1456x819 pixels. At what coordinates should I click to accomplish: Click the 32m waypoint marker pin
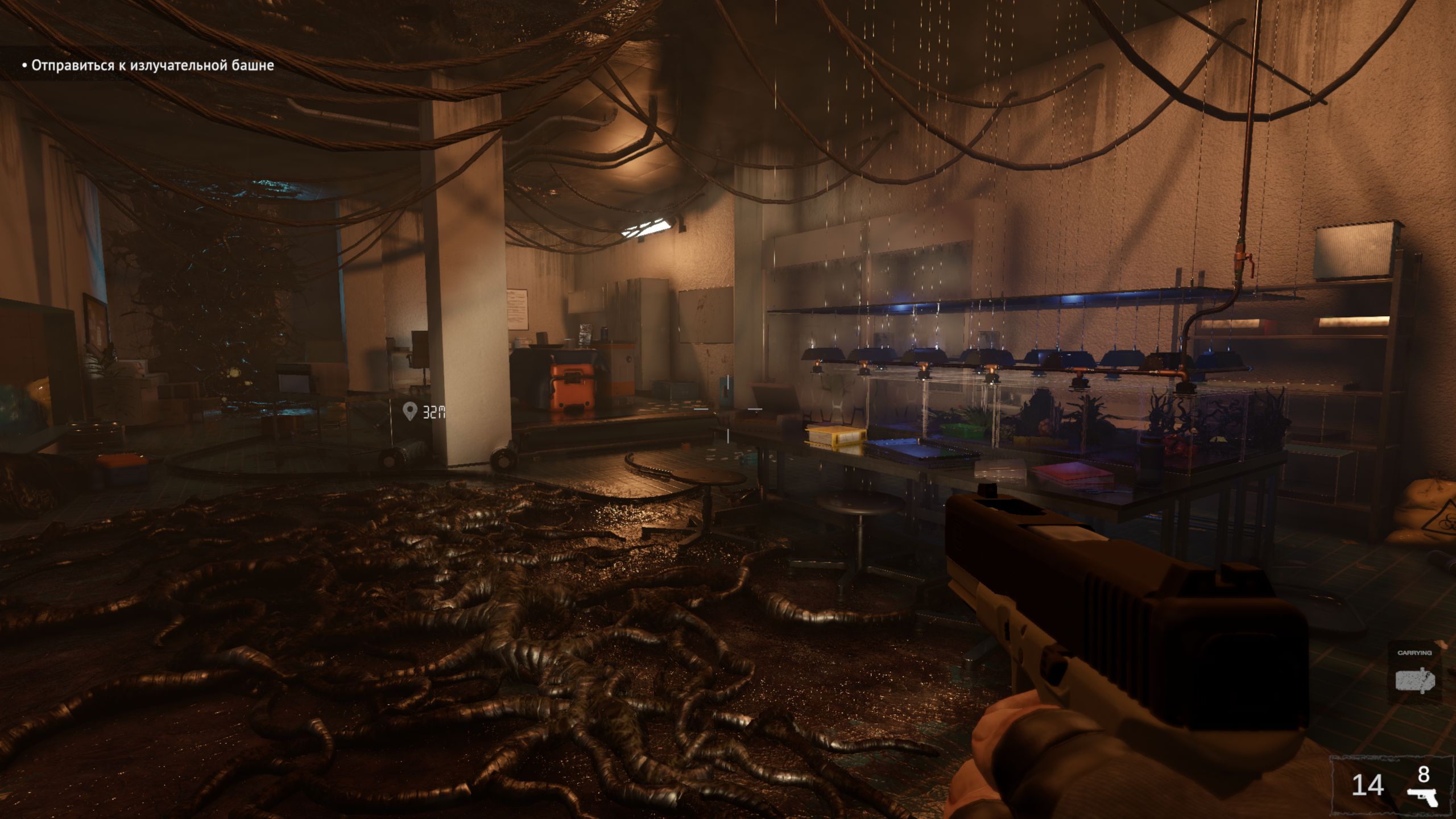coord(409,411)
